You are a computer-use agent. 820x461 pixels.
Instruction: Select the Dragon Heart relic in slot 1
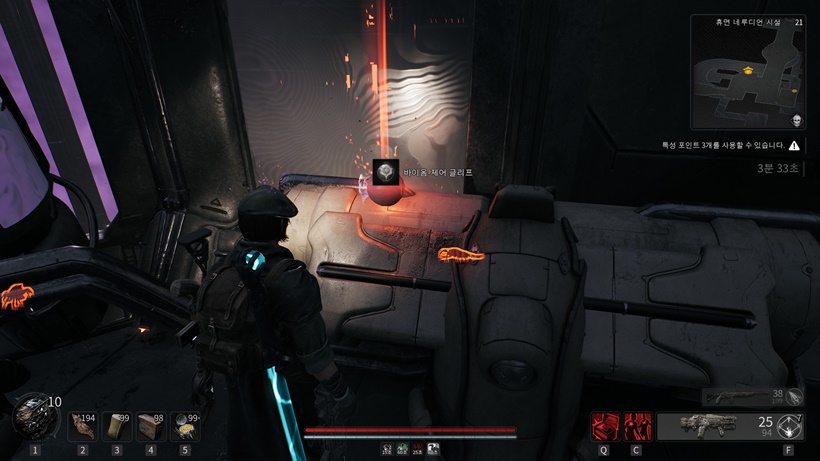click(33, 417)
